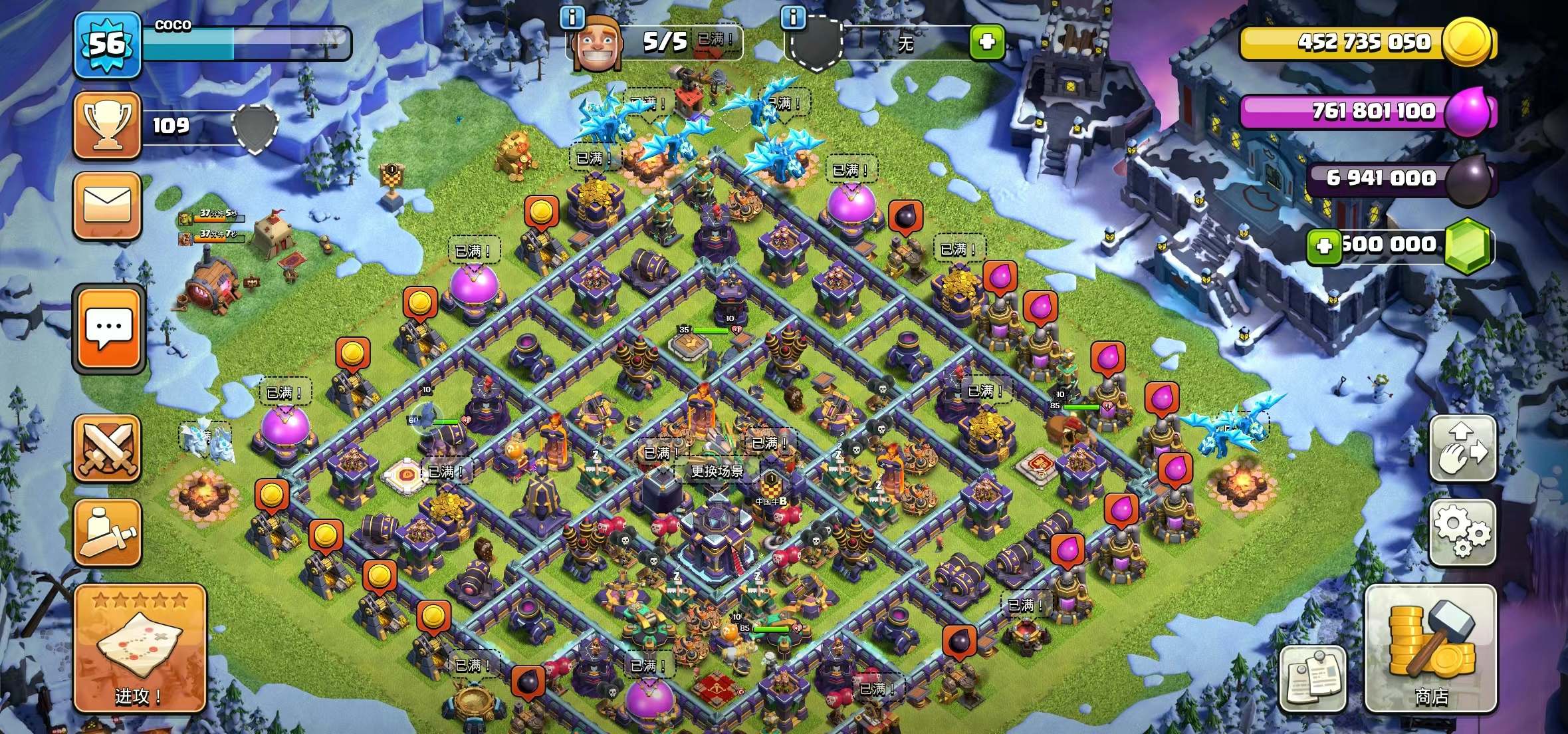
Task: Open the 商店 shop
Action: coord(1430,648)
